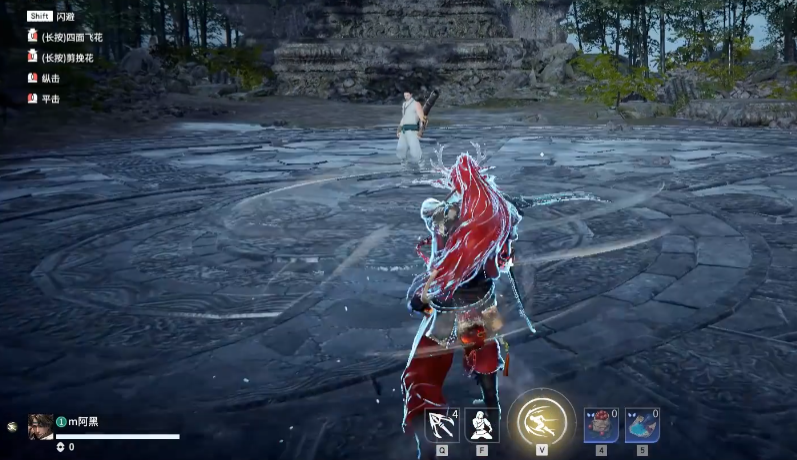Select the red berry basket item slot
The image size is (797, 460).
coord(601,425)
